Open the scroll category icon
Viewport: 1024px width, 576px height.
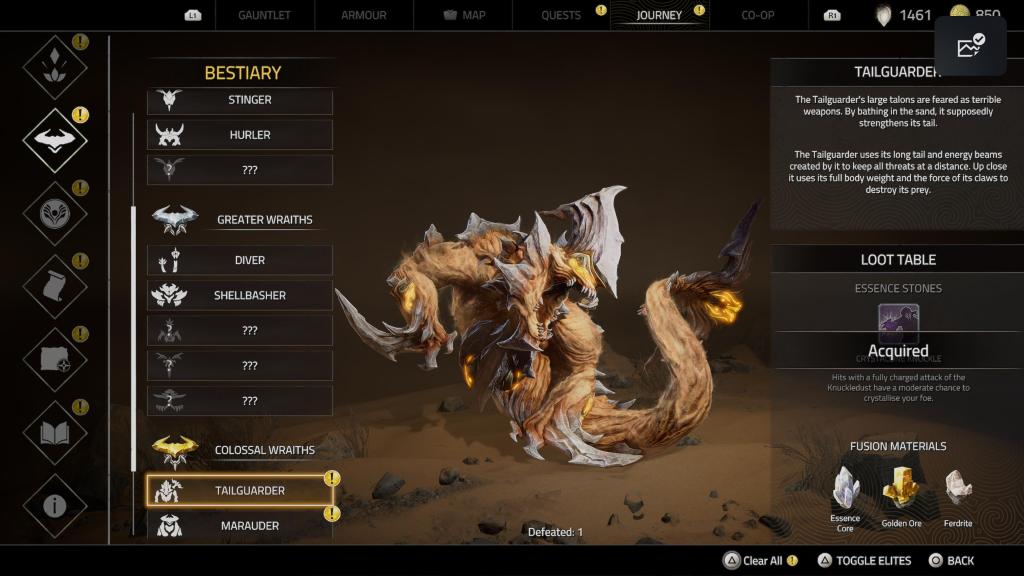tap(55, 287)
